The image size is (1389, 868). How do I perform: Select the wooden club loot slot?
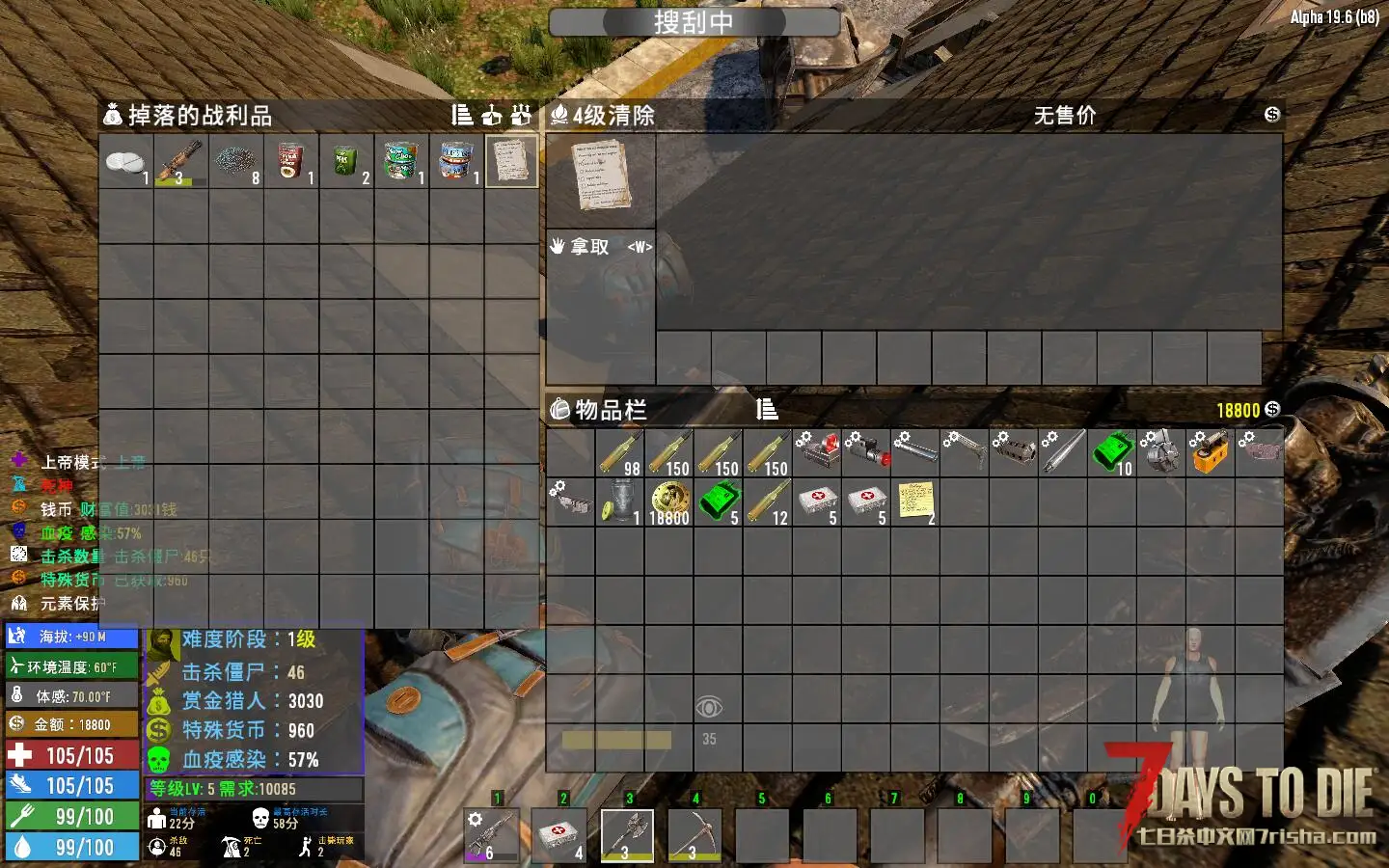click(180, 161)
